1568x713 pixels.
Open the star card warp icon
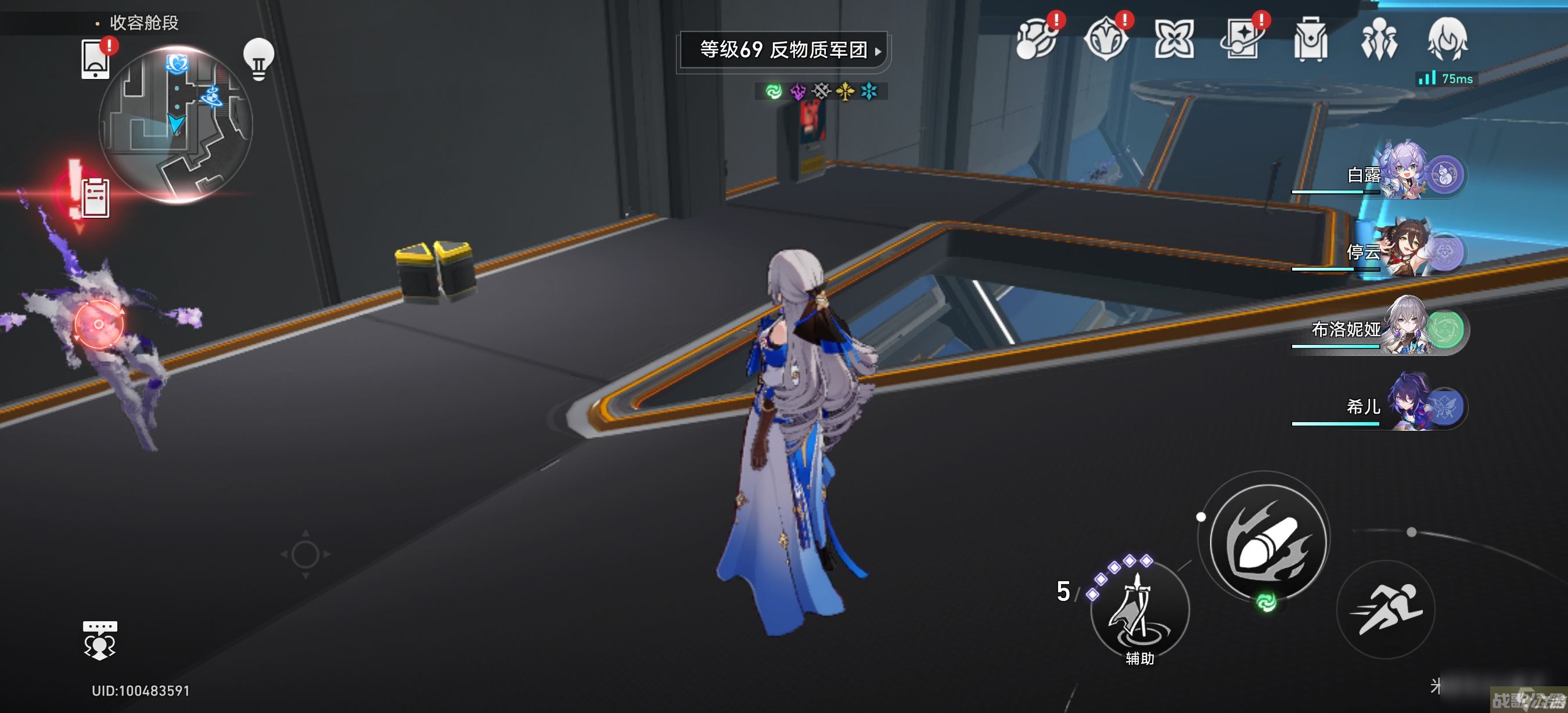pyautogui.click(x=1242, y=39)
